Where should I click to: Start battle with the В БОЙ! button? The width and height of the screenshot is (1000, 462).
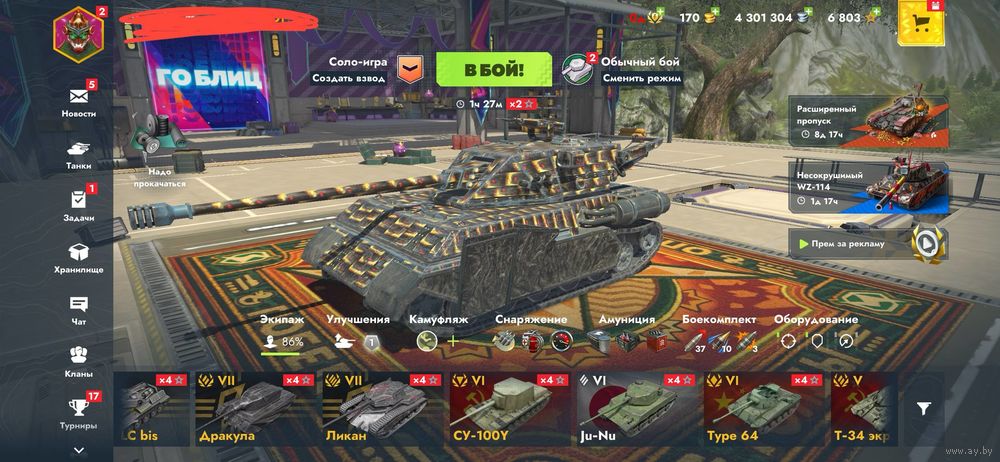click(x=494, y=69)
